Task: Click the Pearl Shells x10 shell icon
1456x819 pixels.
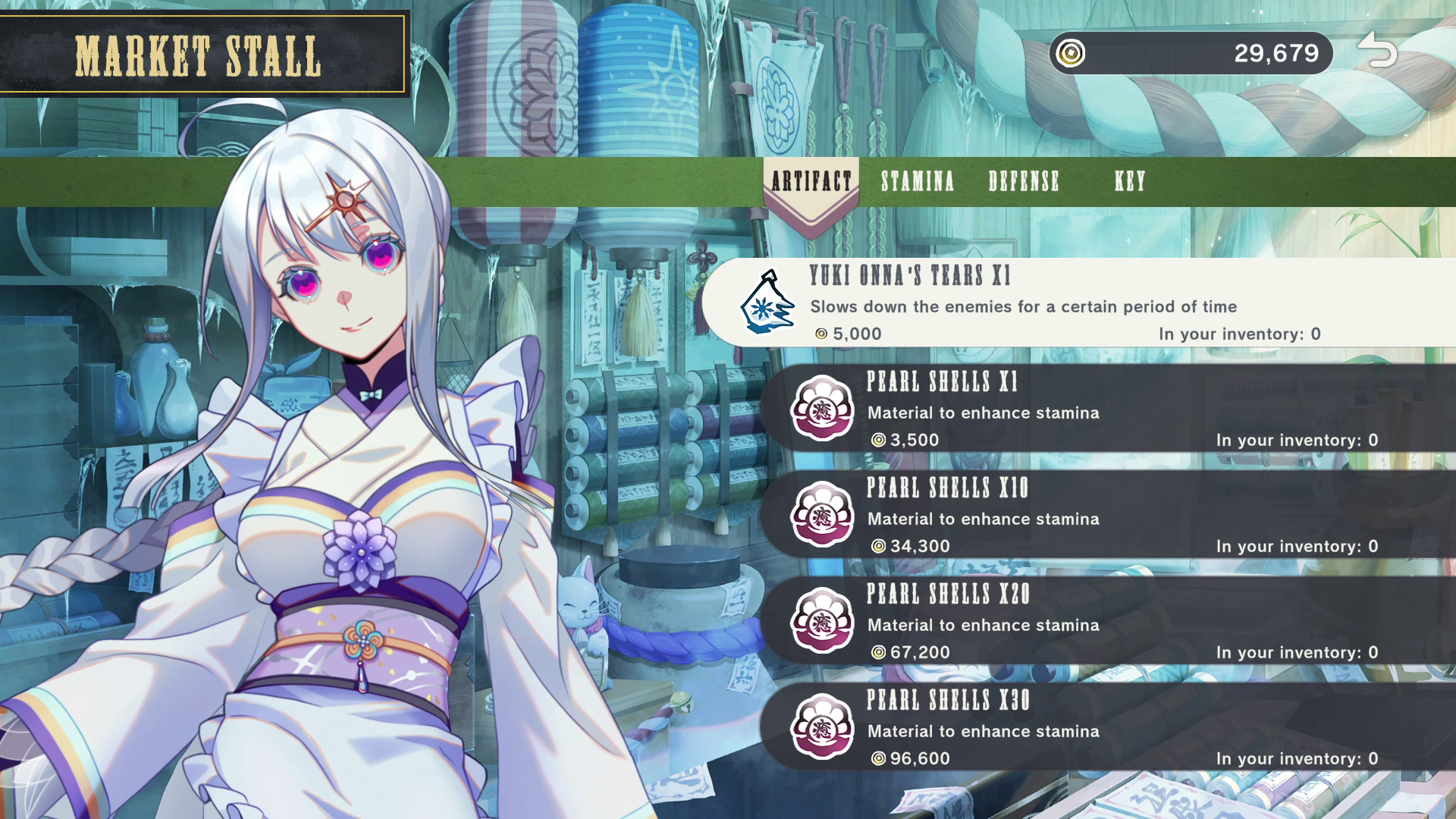Action: (823, 514)
